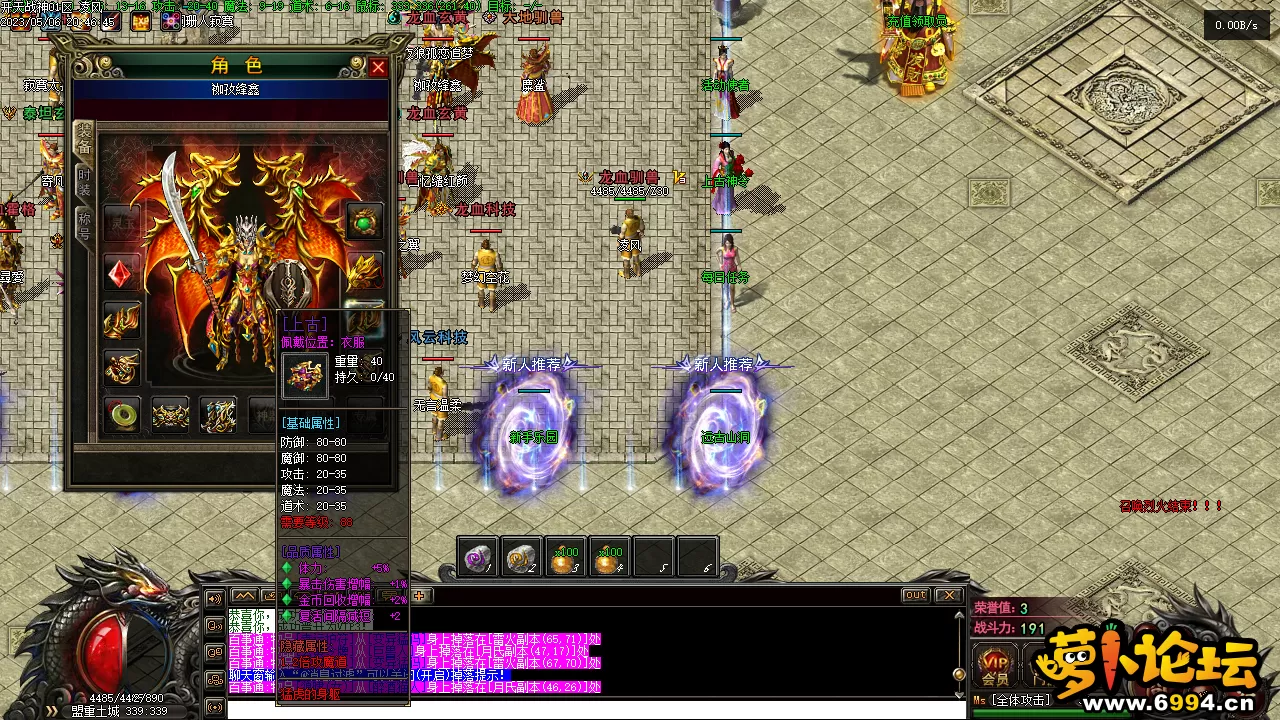Image resolution: width=1280 pixels, height=720 pixels.
Task: Open the VIP 会员 membership menu
Action: pos(995,665)
